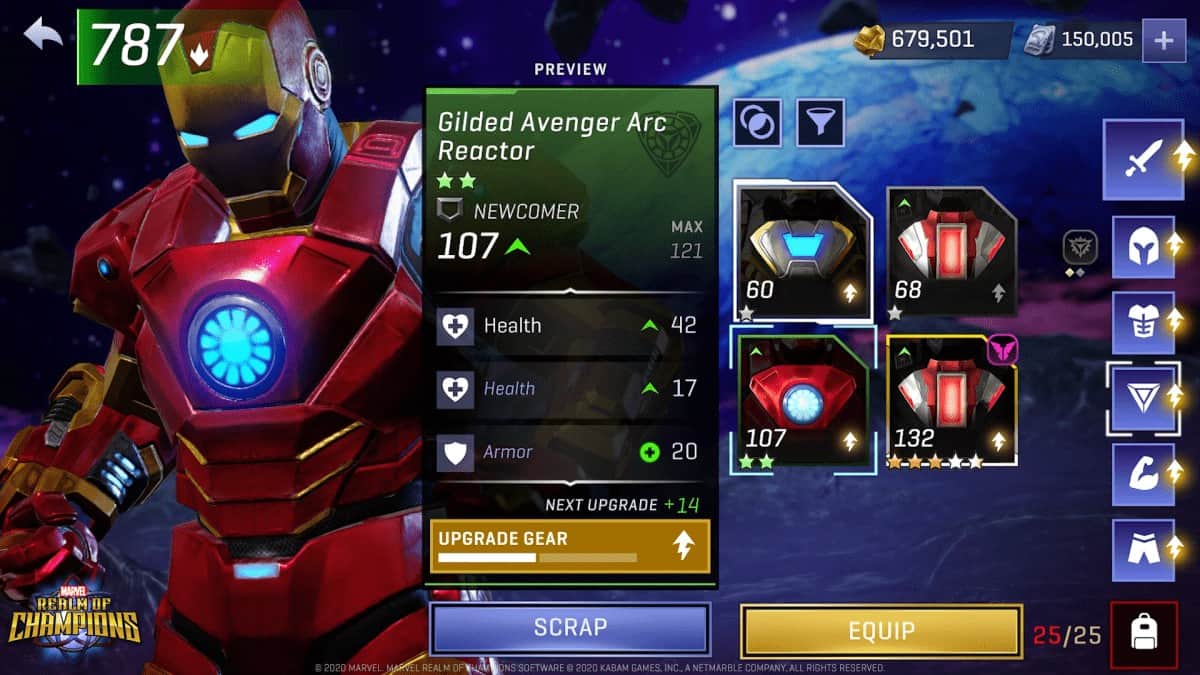Click the small shield badge icon
The image size is (1200, 675).
click(1080, 246)
